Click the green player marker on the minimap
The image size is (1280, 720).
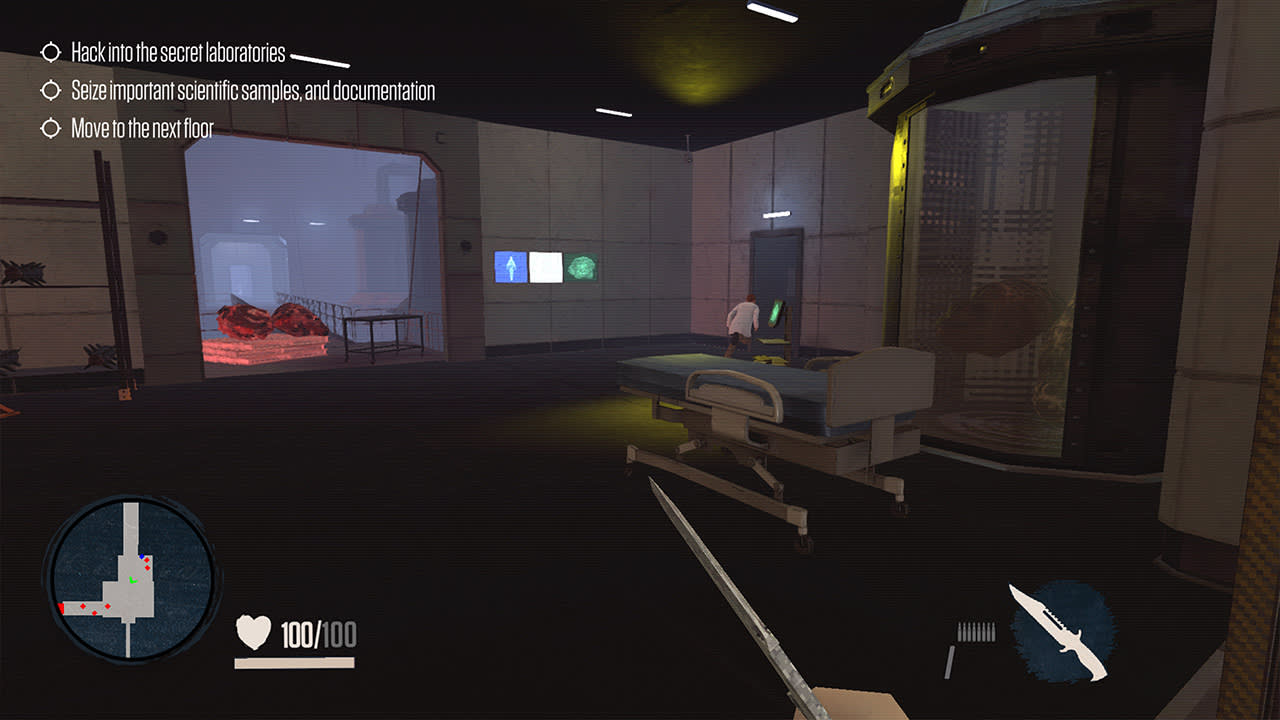133,580
